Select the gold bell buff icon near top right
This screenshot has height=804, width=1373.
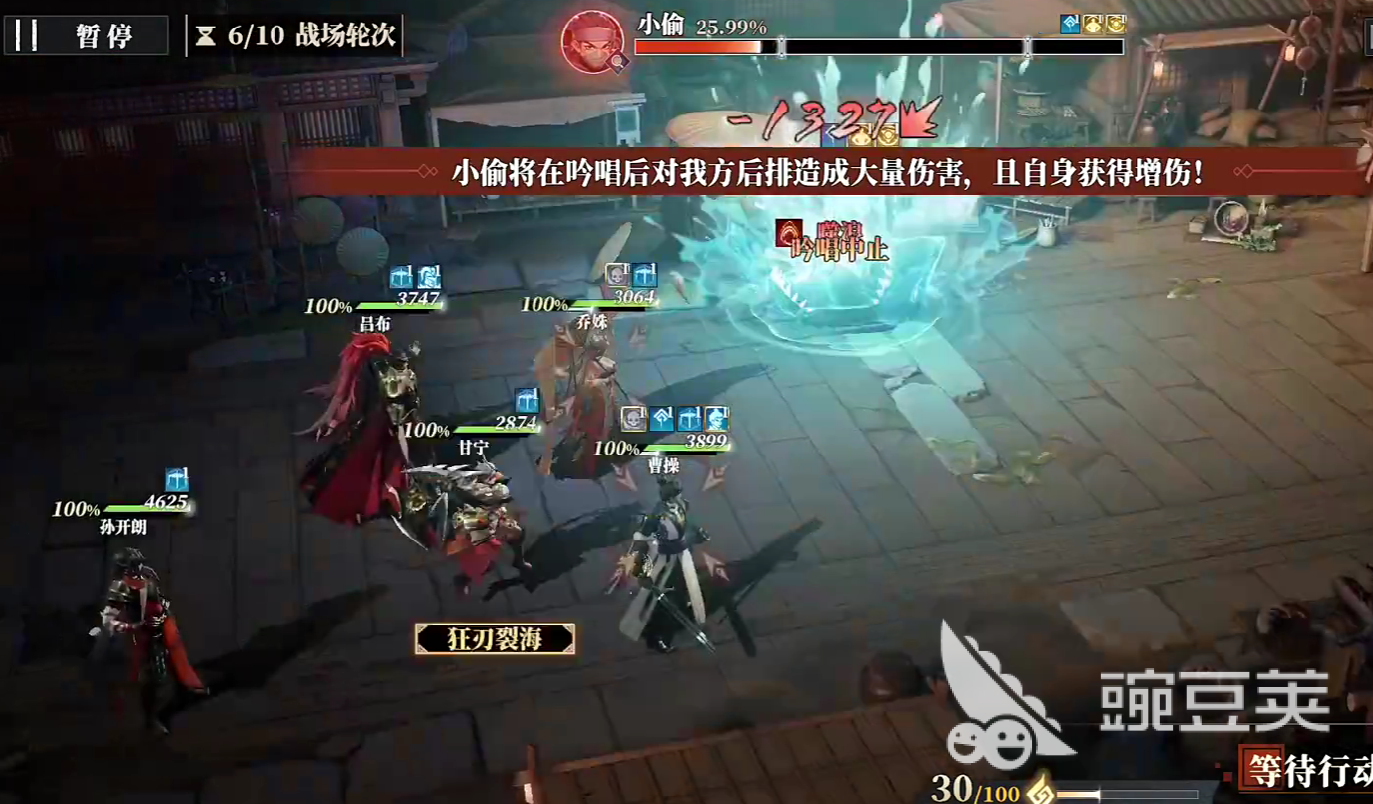pyautogui.click(x=1093, y=23)
